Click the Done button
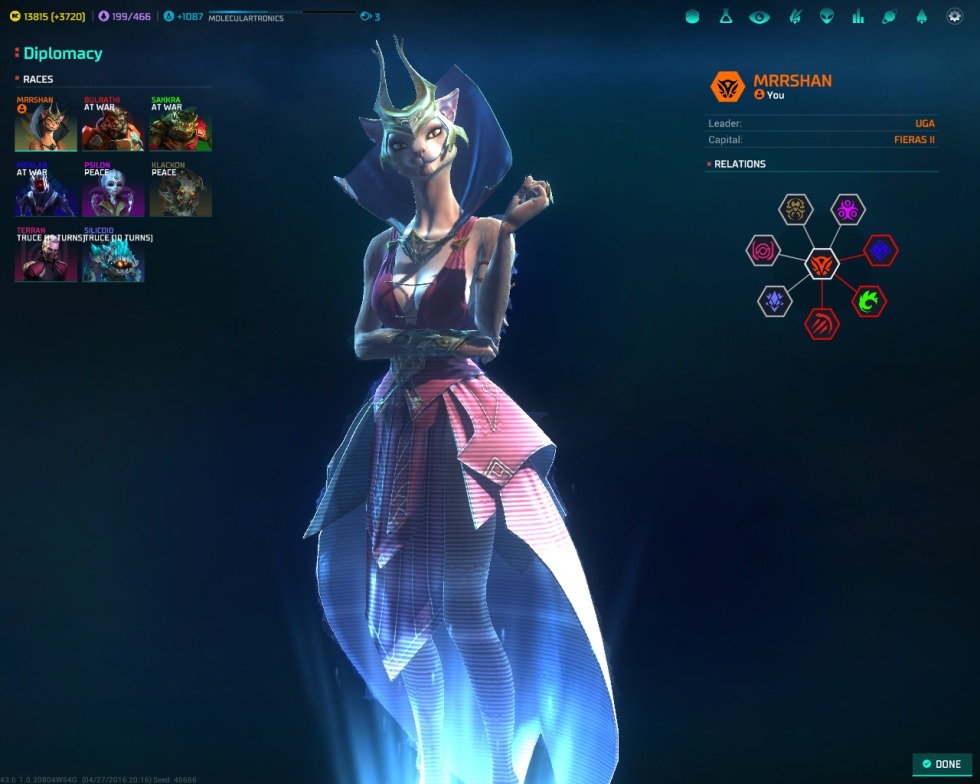980x784 pixels. [941, 764]
